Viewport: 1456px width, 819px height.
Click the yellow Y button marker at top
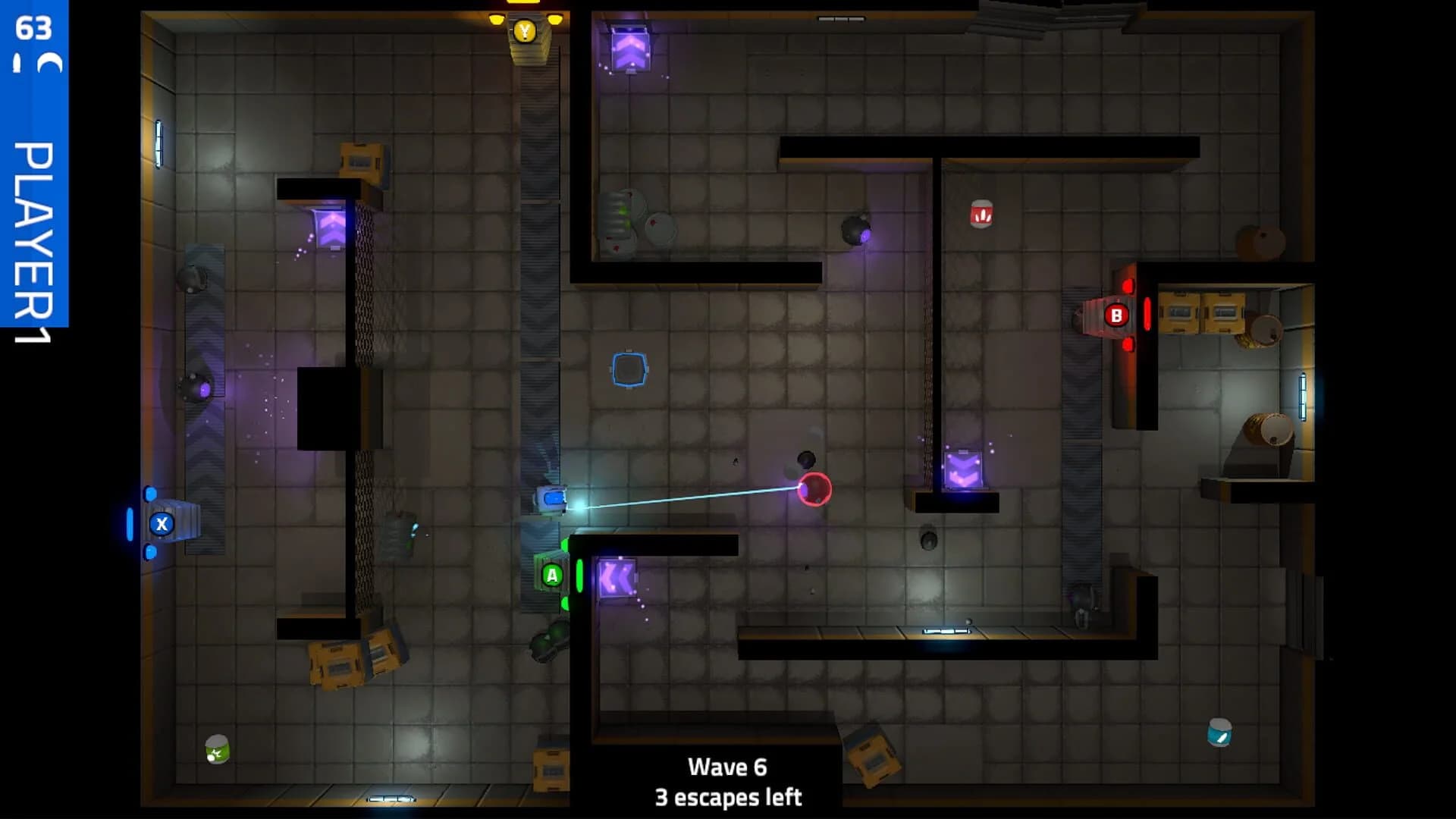click(x=524, y=33)
